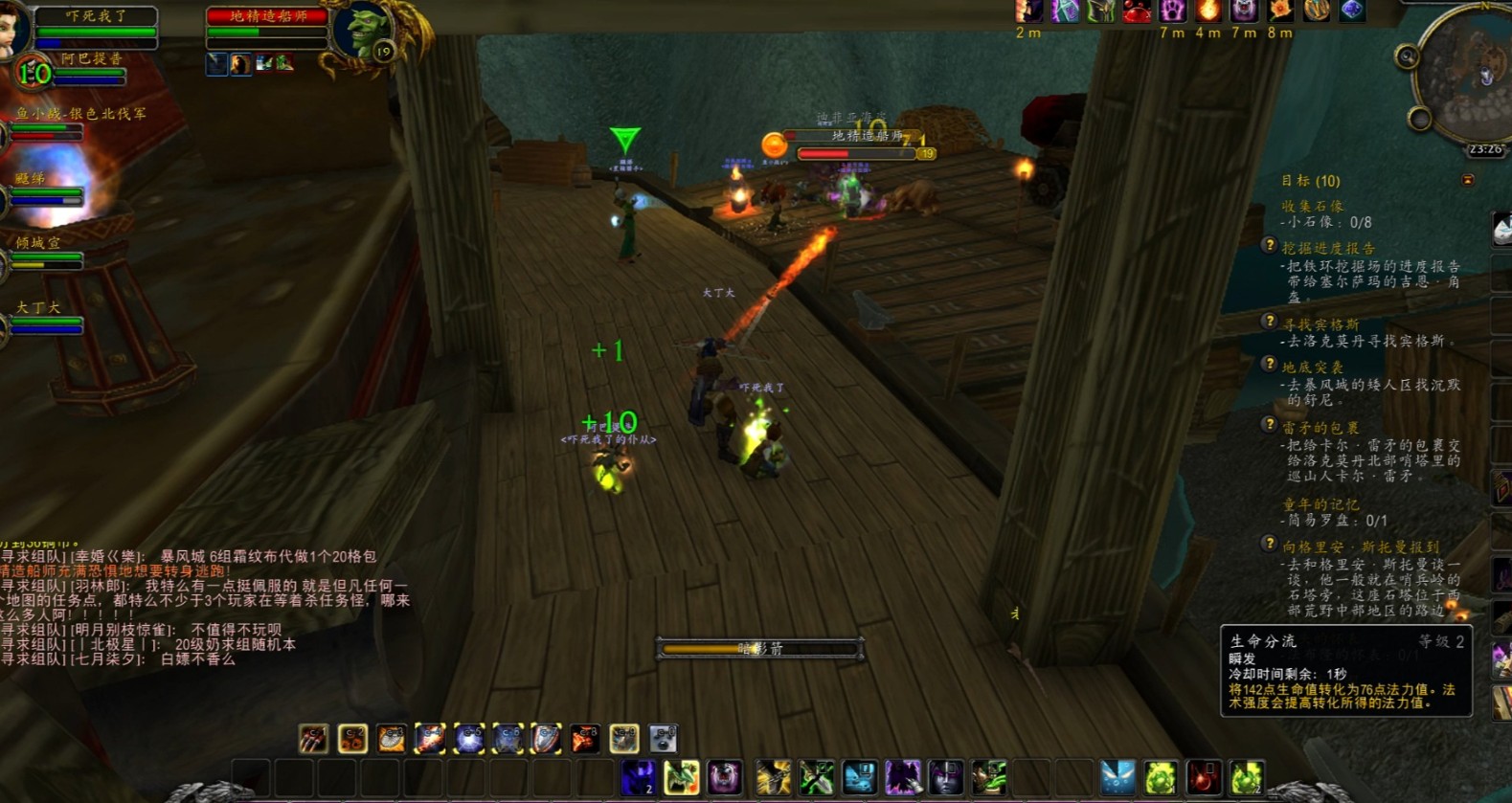1512x803 pixels.
Task: Collapse the 目标 objective tracker
Action: point(1468,180)
